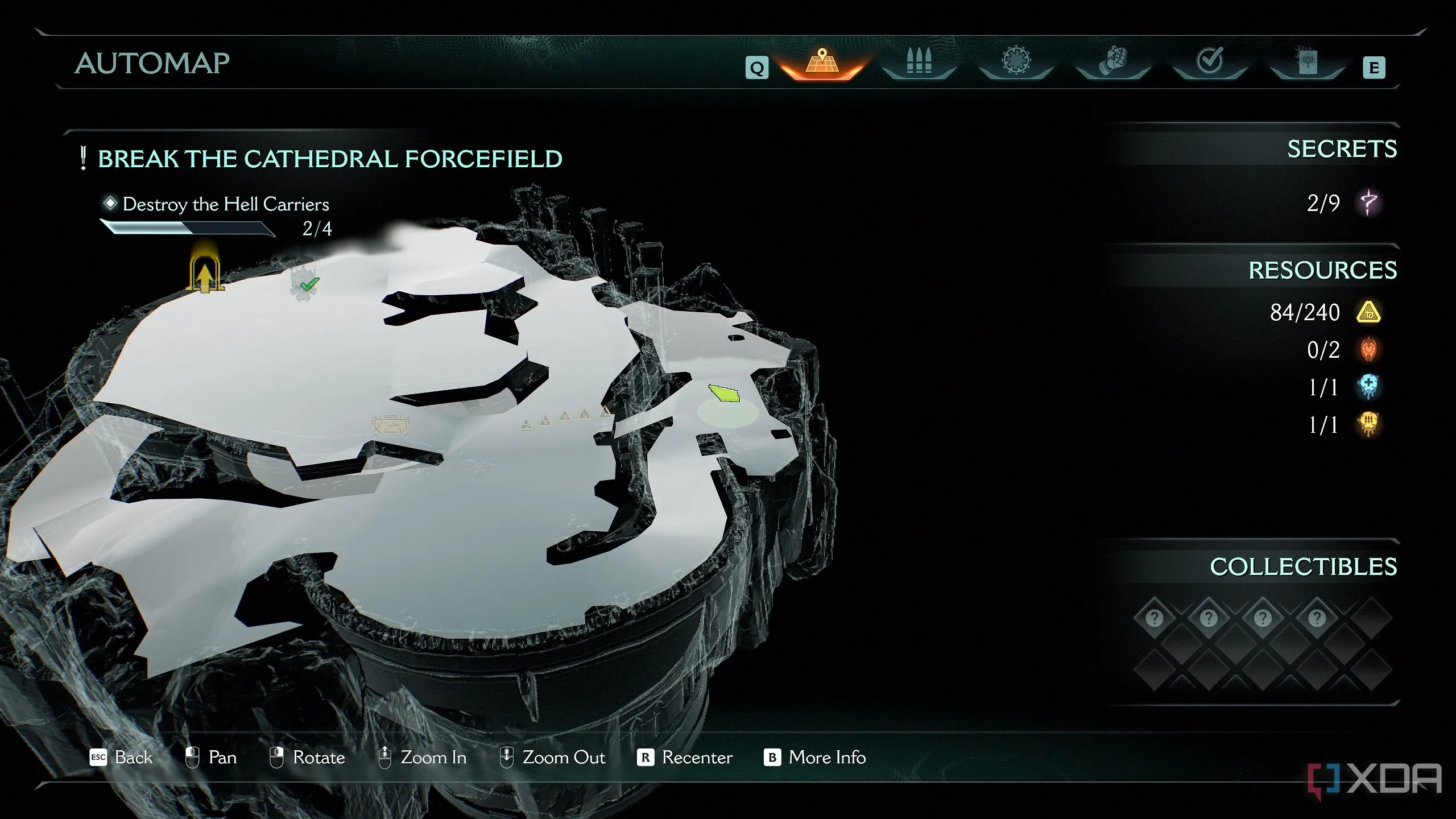Screen dimensions: 1456x819
Task: Click the yellow triangle gold resource icon
Action: coord(1368,312)
